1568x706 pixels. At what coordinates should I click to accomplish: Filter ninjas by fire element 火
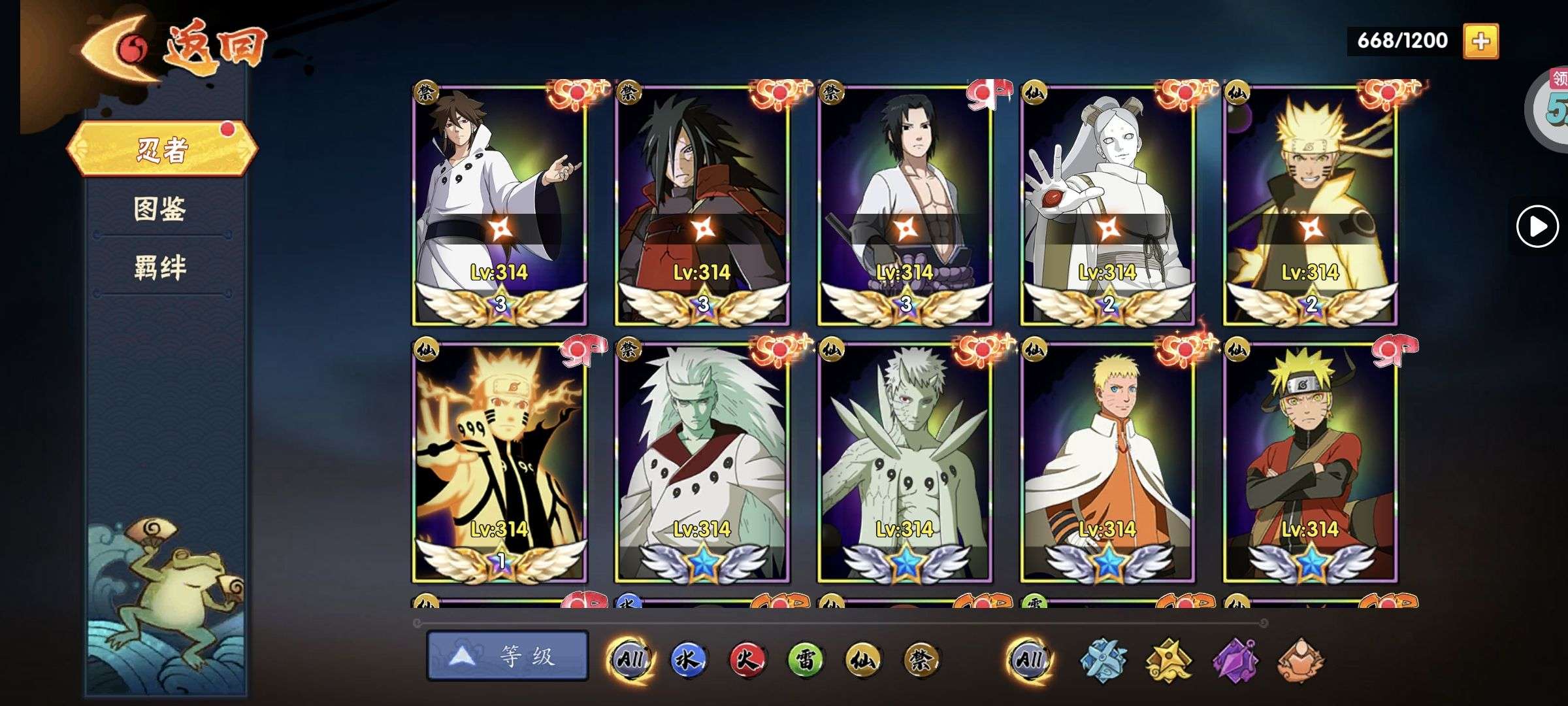747,660
